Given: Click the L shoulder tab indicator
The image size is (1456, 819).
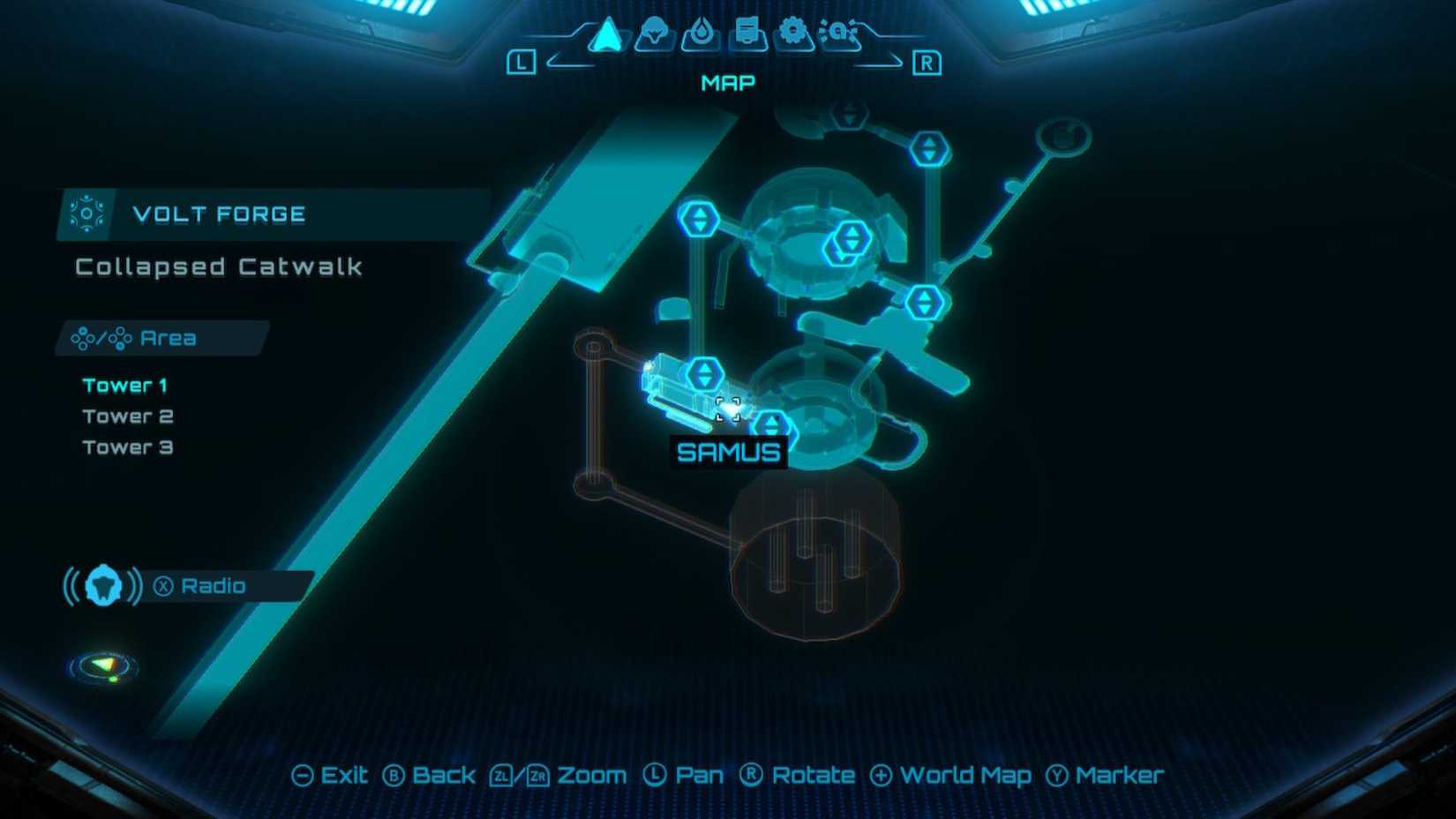Looking at the screenshot, I should [523, 61].
